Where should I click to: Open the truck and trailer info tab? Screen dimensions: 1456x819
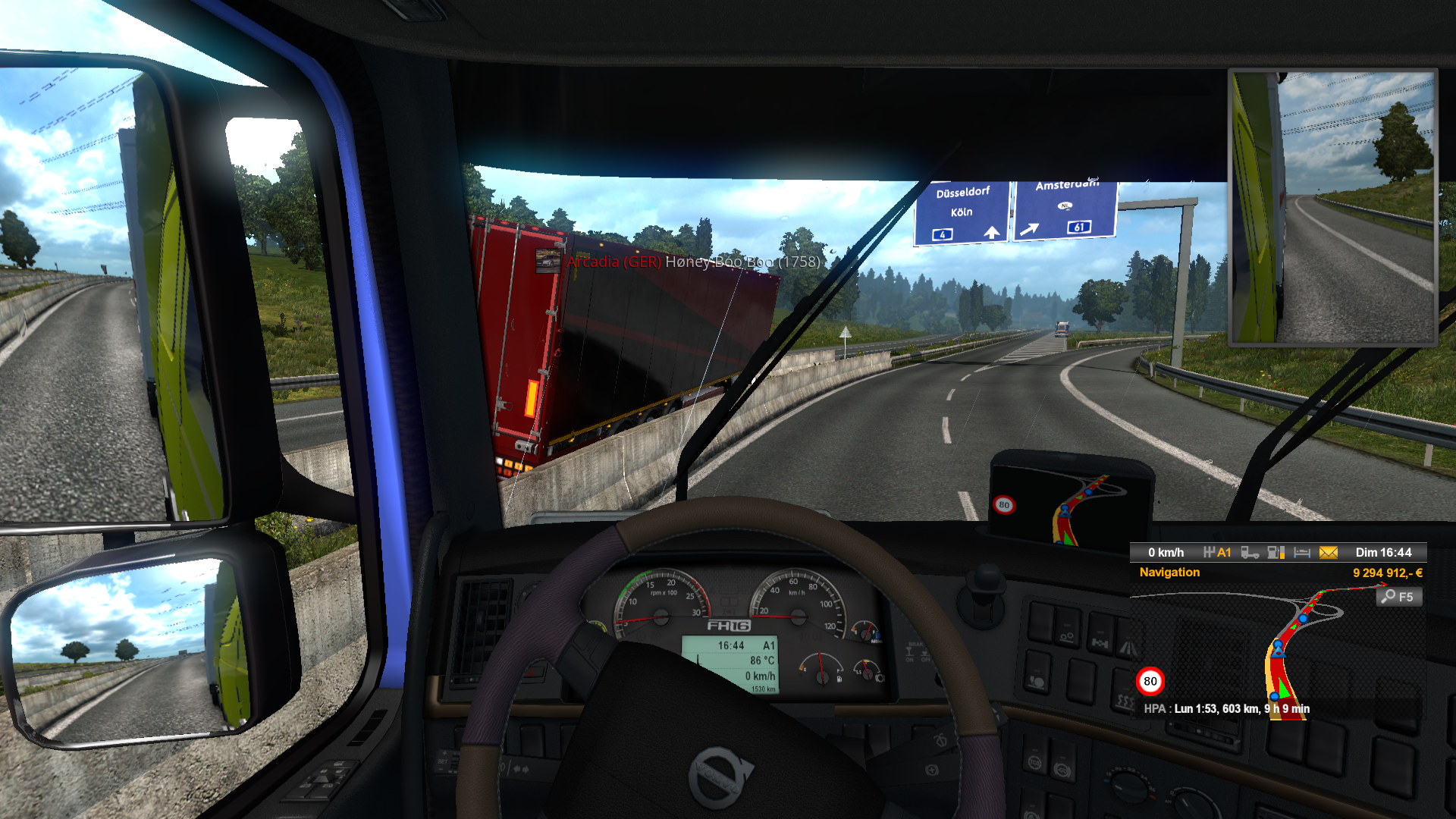tap(1250, 553)
